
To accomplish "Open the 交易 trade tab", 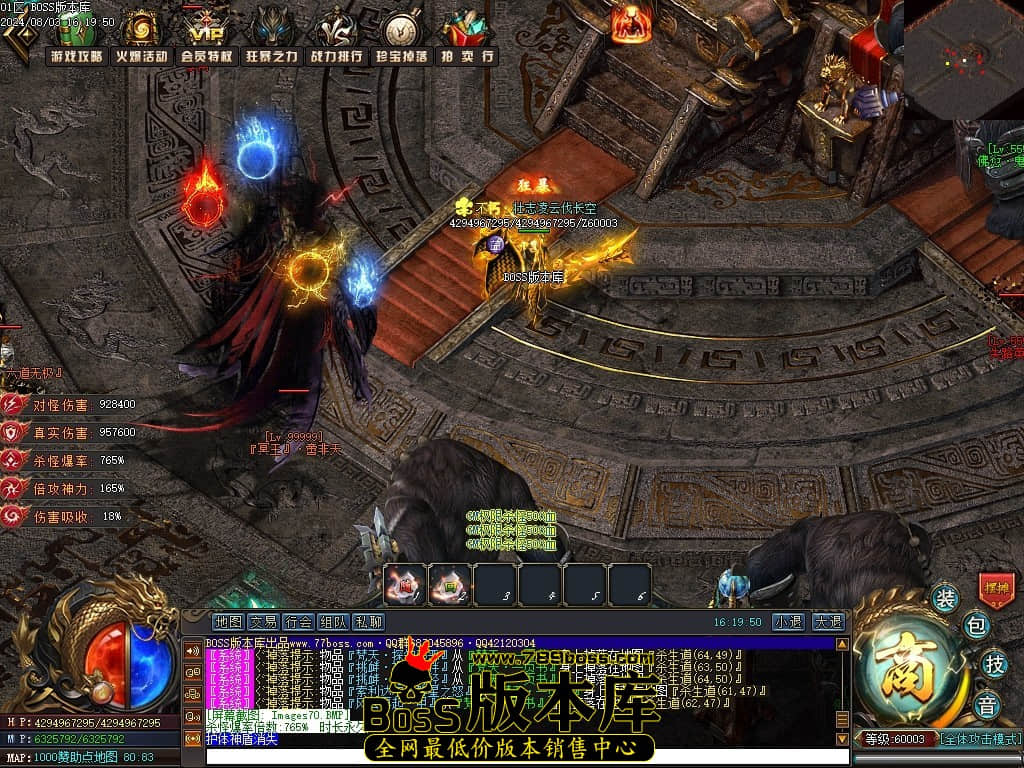I will pyautogui.click(x=264, y=622).
